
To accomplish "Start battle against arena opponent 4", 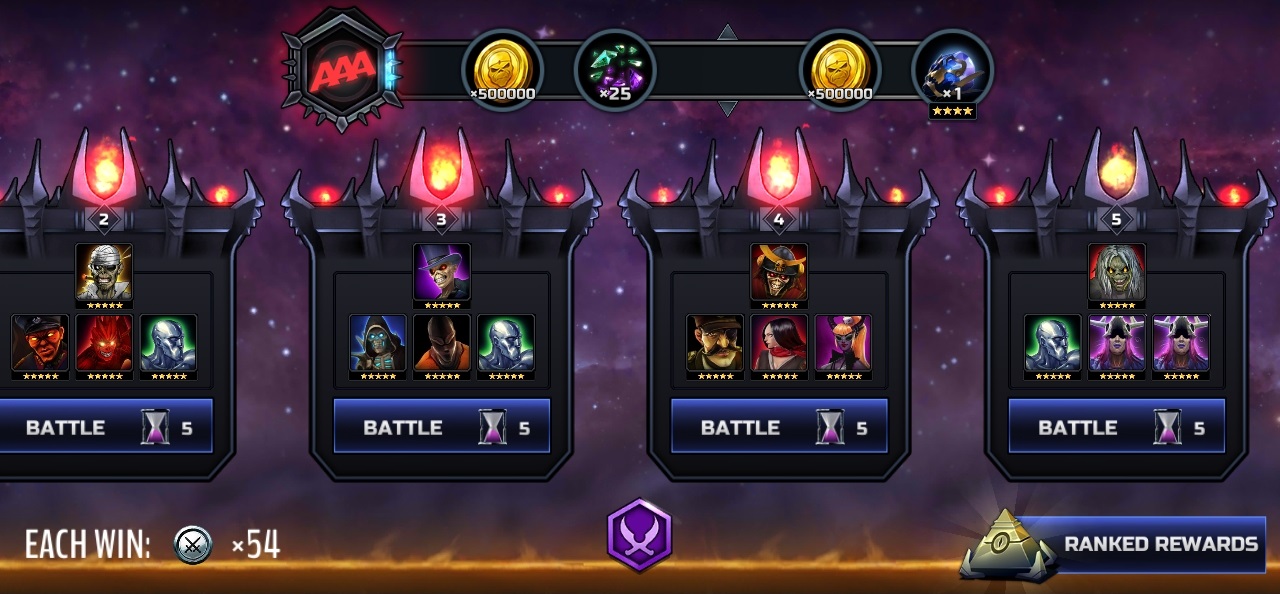I will point(779,427).
